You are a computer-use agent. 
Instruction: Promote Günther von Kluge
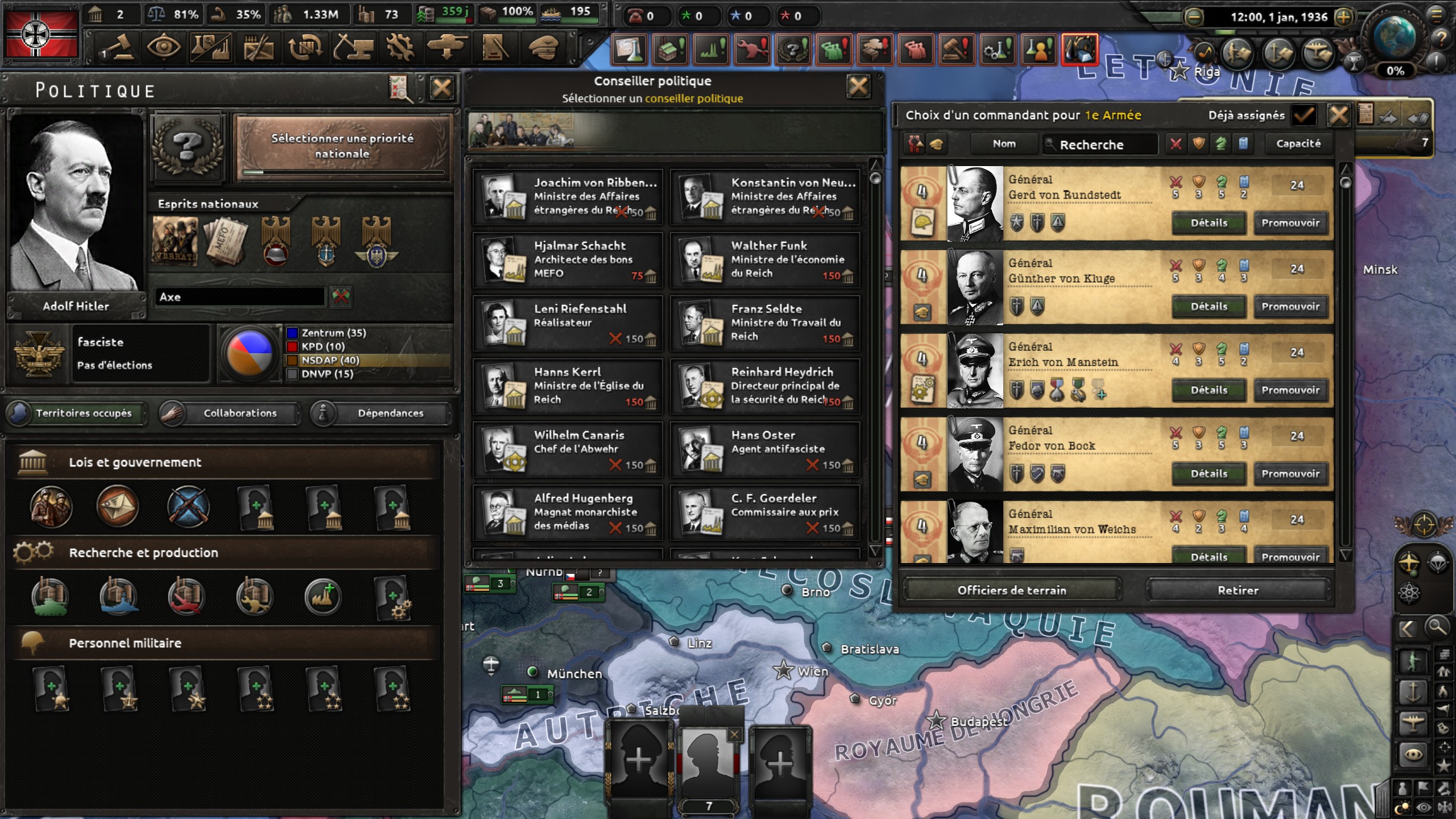pyautogui.click(x=1290, y=307)
